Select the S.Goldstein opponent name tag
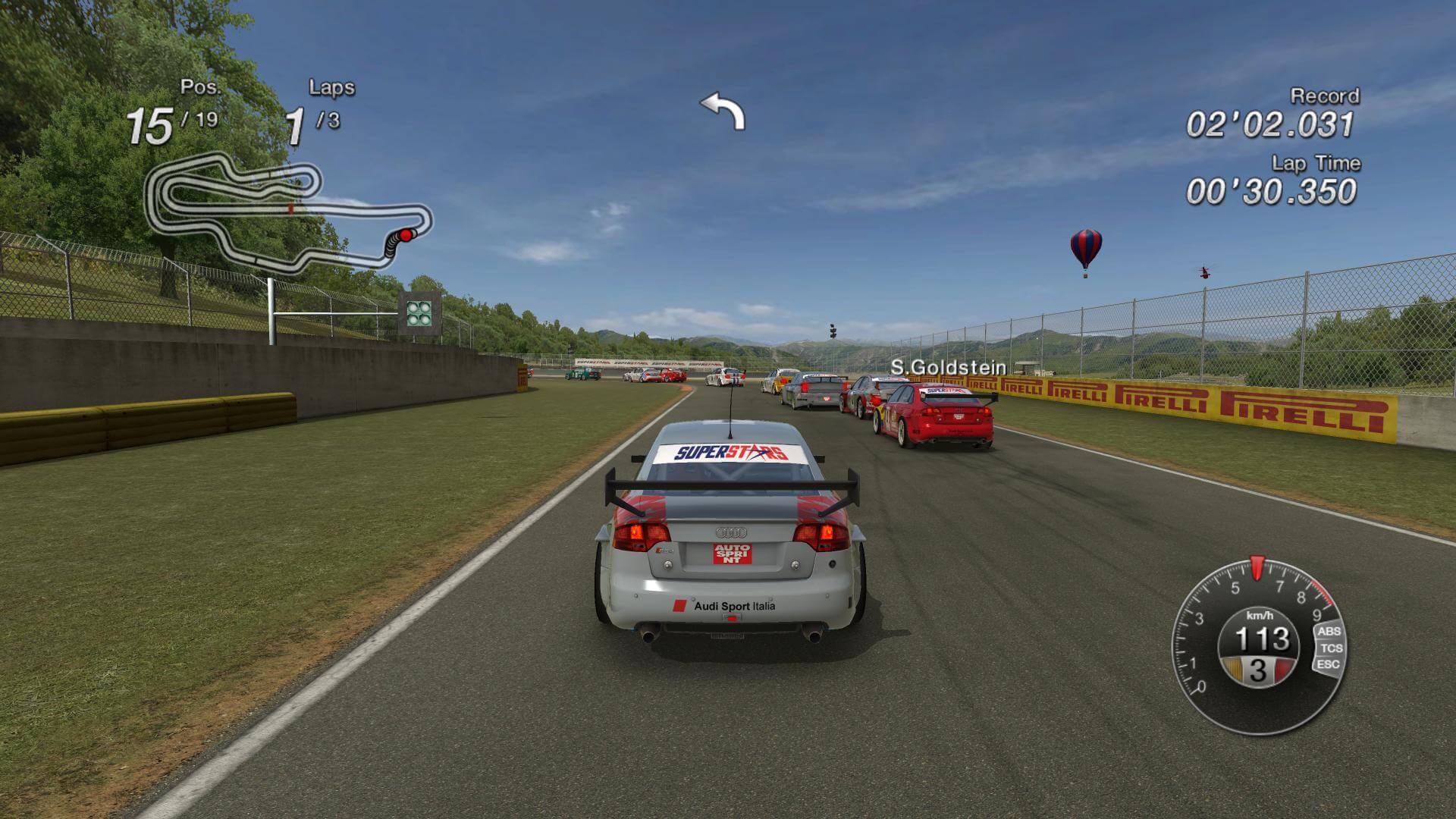Viewport: 1456px width, 819px height. click(x=948, y=368)
